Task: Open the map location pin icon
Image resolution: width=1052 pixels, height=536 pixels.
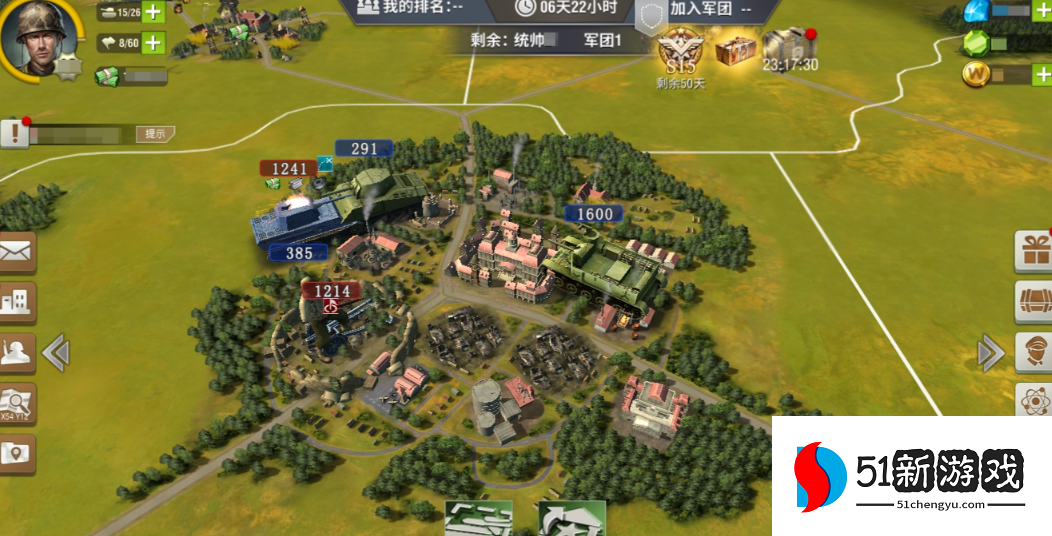Action: [16, 454]
